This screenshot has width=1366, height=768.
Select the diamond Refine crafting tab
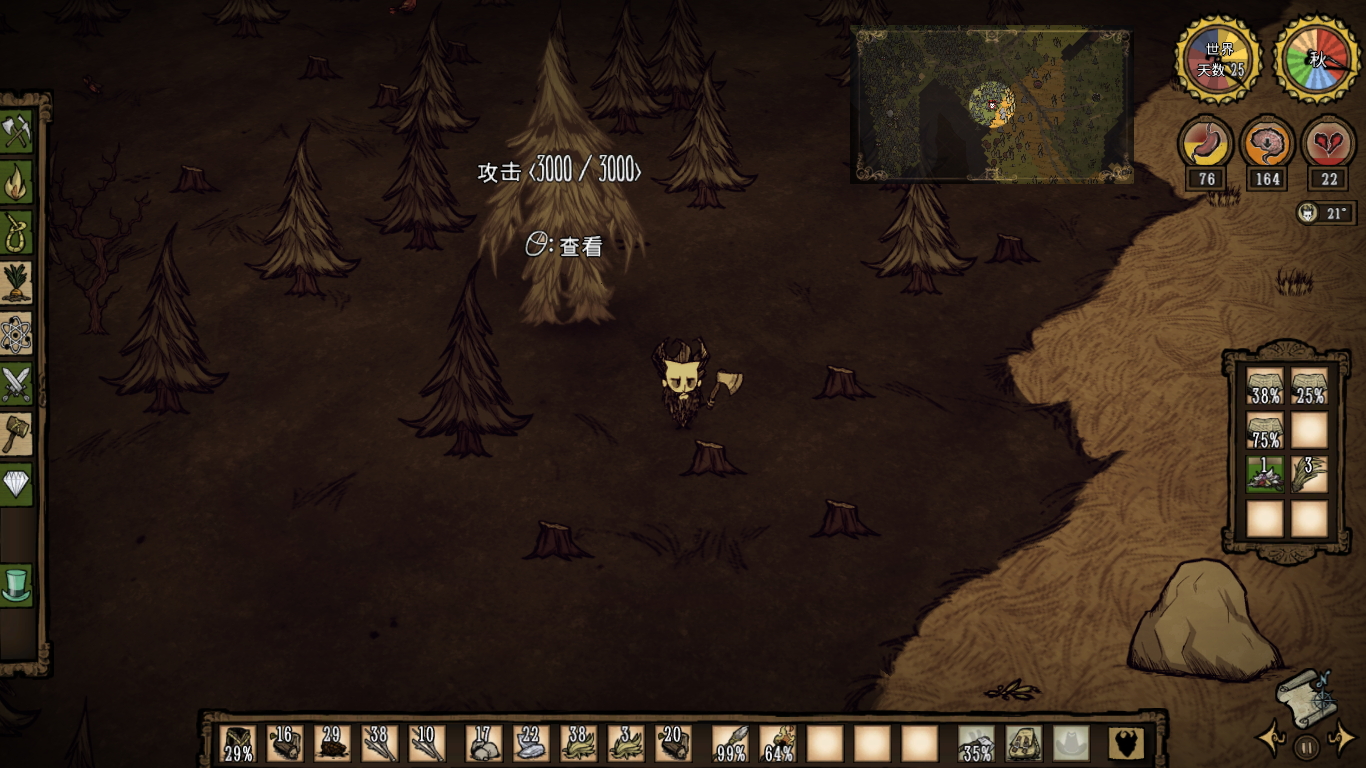click(x=17, y=485)
